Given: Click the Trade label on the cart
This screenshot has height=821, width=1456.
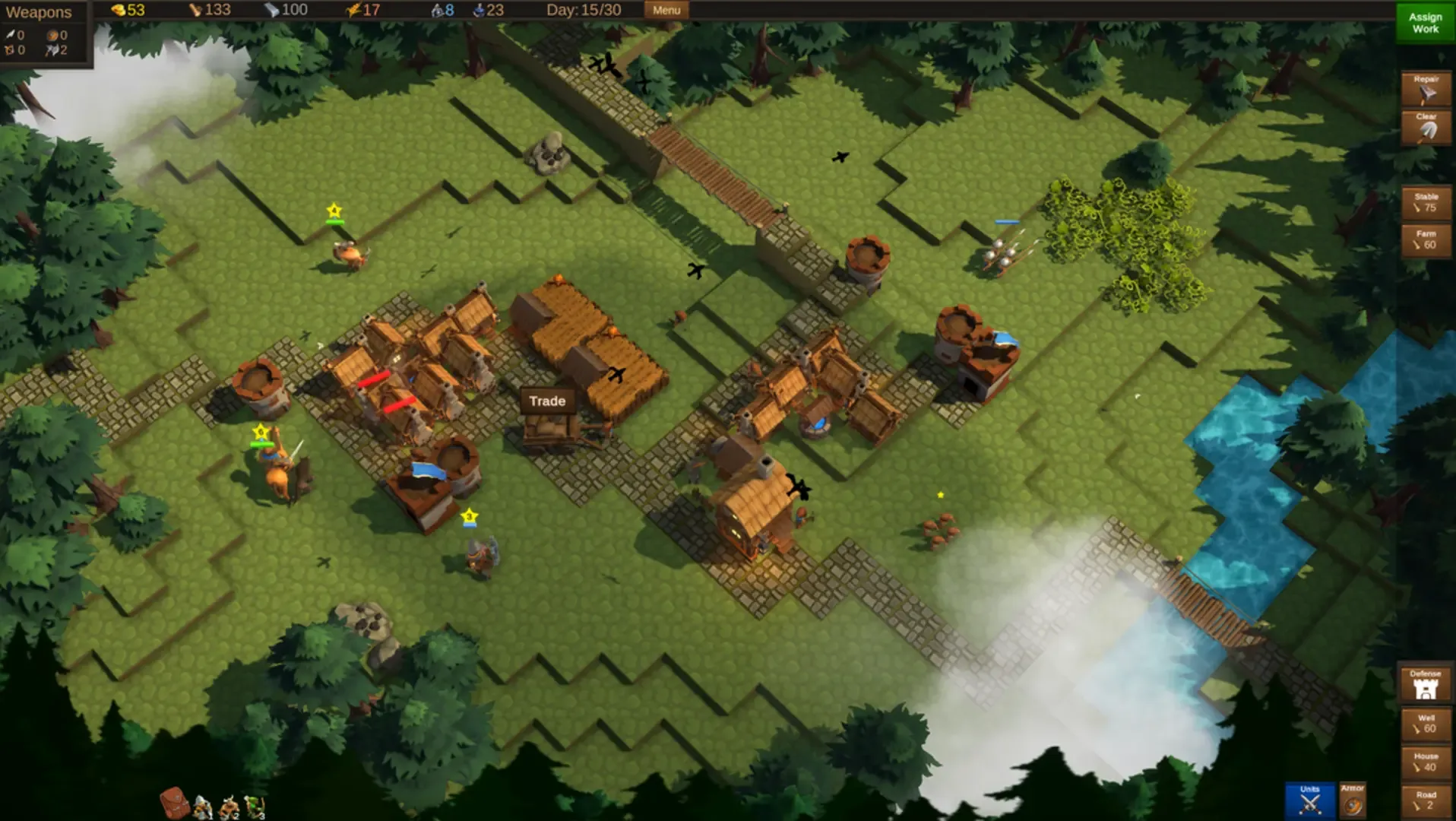Looking at the screenshot, I should (549, 401).
